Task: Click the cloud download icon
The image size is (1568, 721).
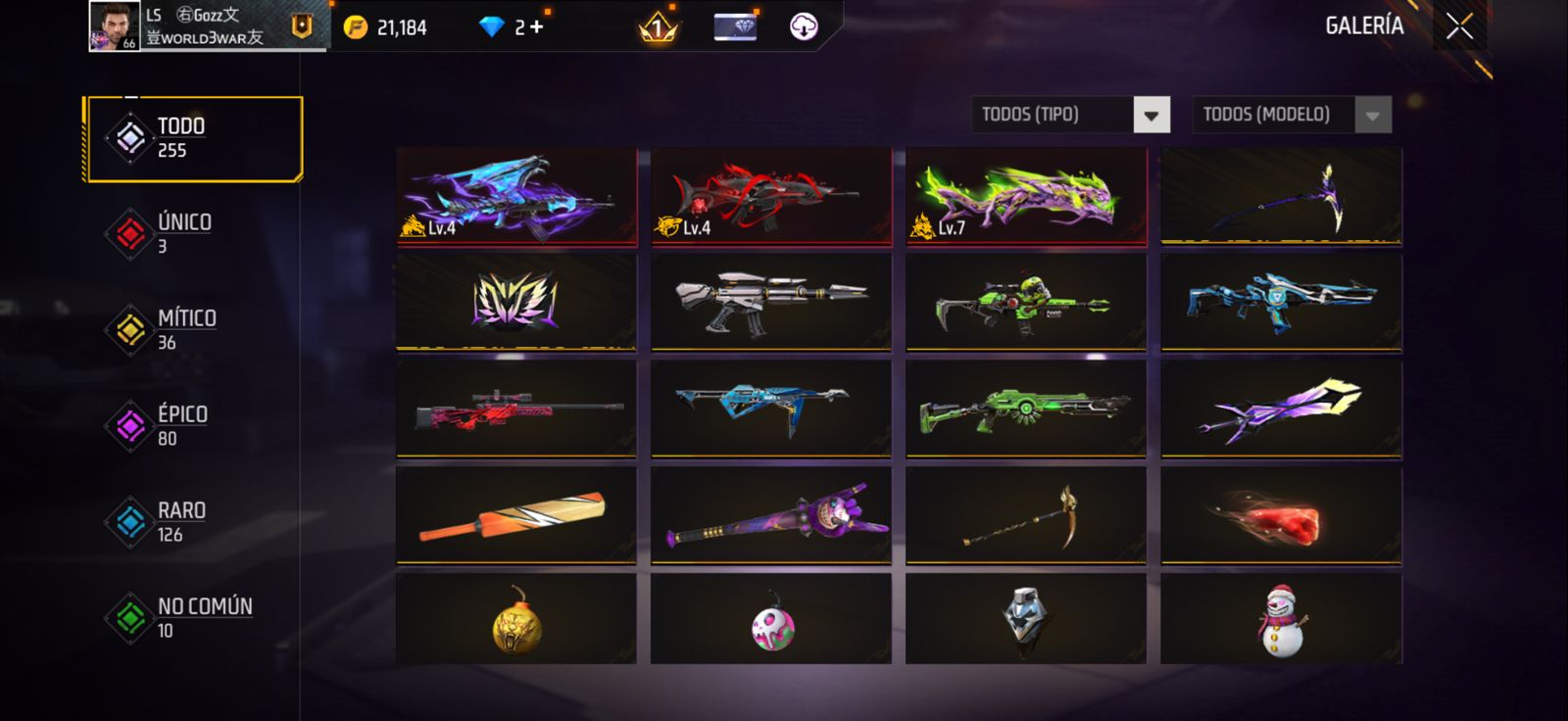Action: [x=804, y=26]
